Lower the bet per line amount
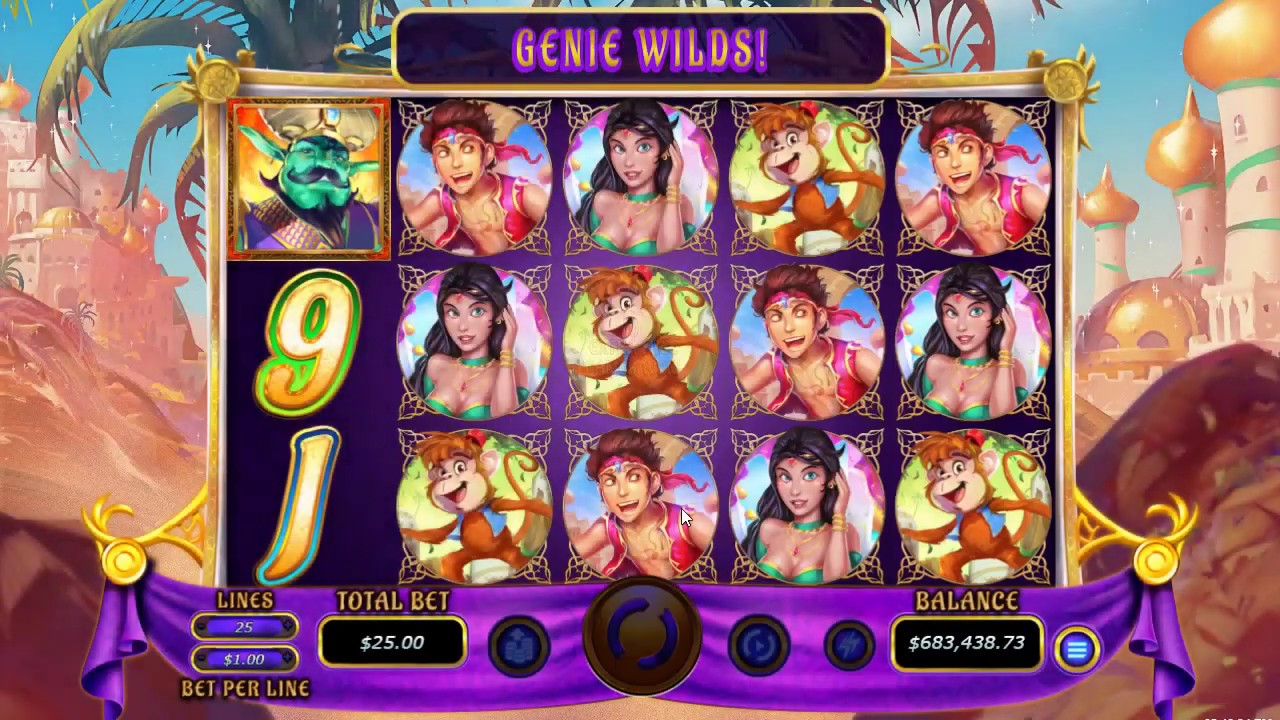 coord(200,659)
